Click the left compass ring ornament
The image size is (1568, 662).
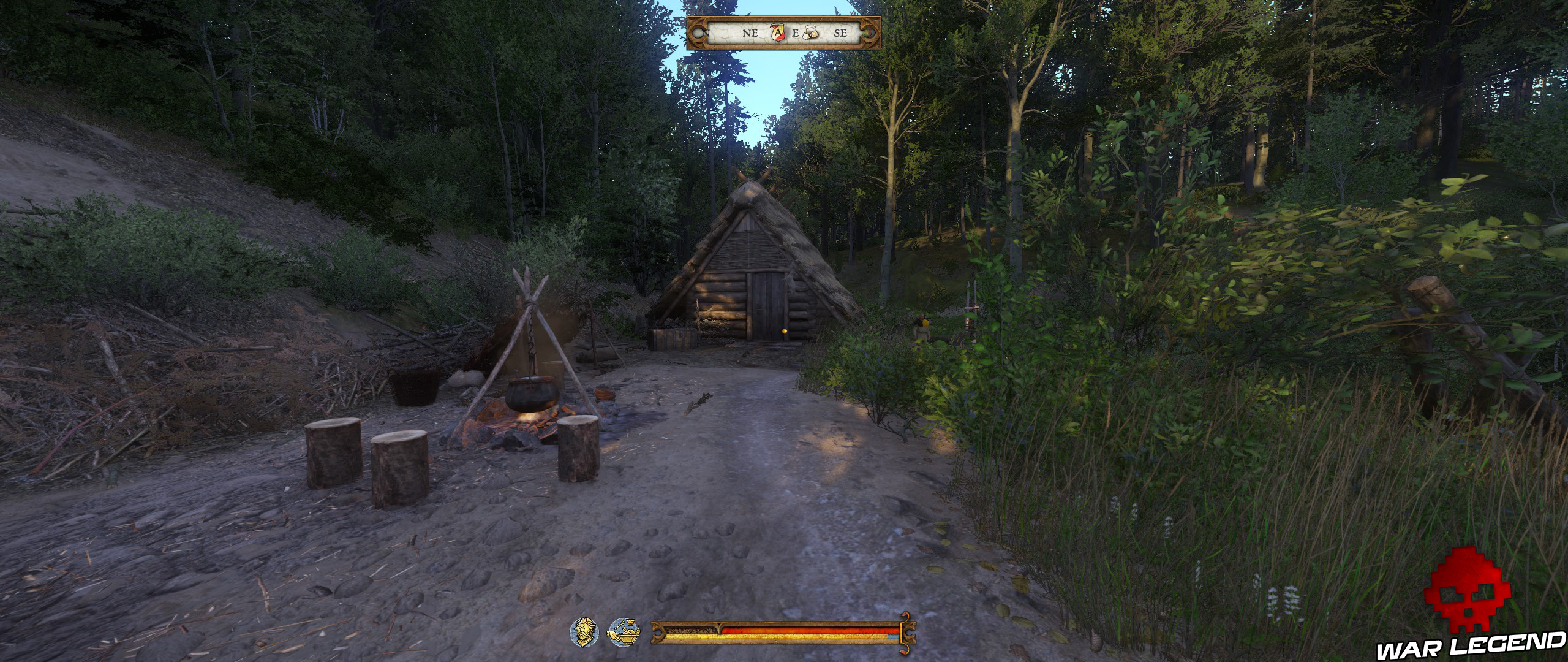pos(698,34)
